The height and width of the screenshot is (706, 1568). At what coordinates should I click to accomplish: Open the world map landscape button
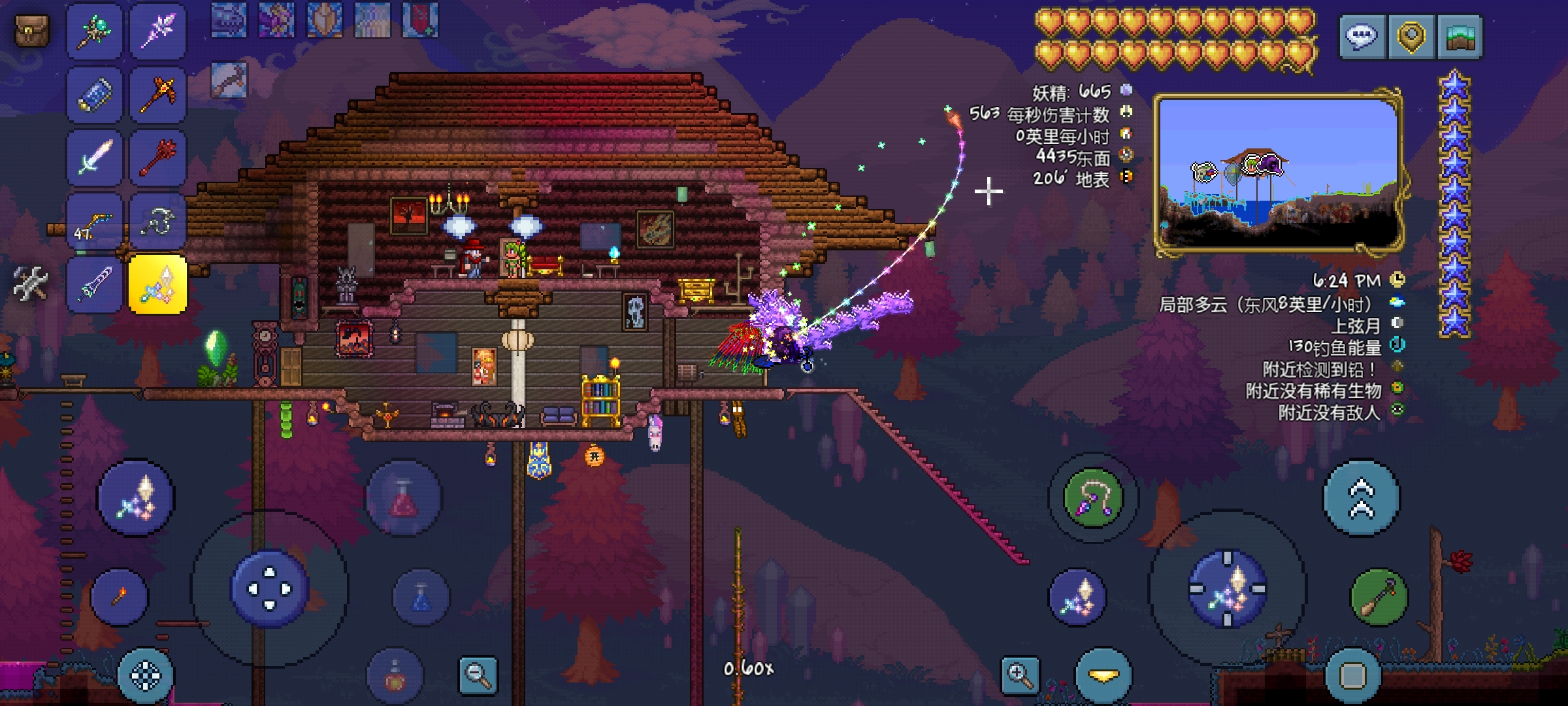click(1461, 36)
